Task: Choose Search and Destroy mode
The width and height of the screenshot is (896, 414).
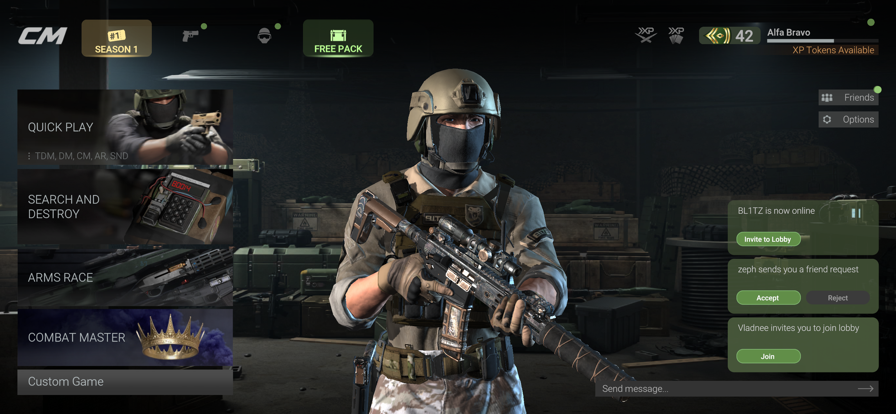Action: (x=125, y=207)
